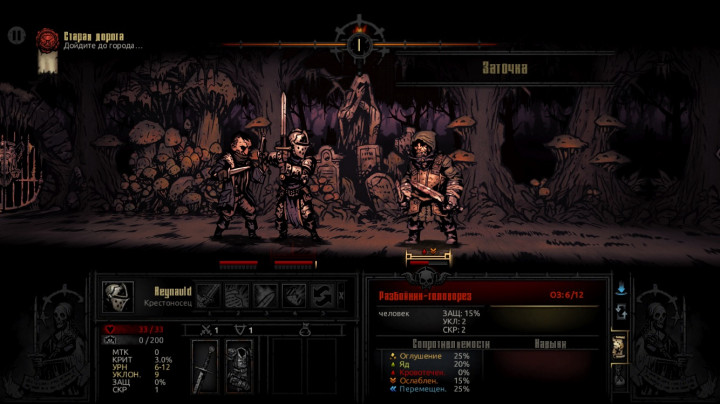Show the Сопротивляемости resistances section
The image size is (720, 404).
click(x=434, y=343)
